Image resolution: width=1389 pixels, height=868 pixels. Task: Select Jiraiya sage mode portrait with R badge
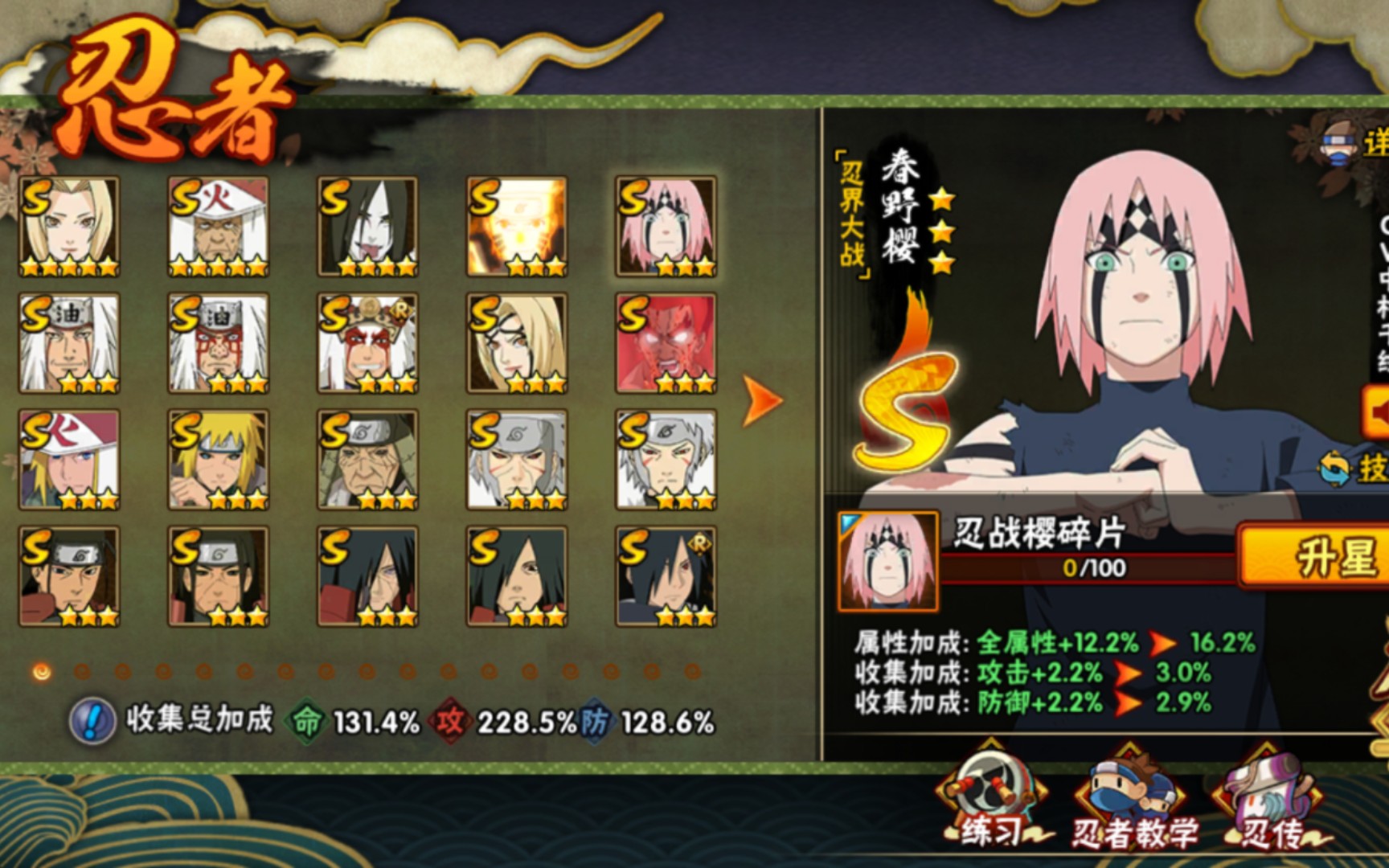tap(367, 343)
